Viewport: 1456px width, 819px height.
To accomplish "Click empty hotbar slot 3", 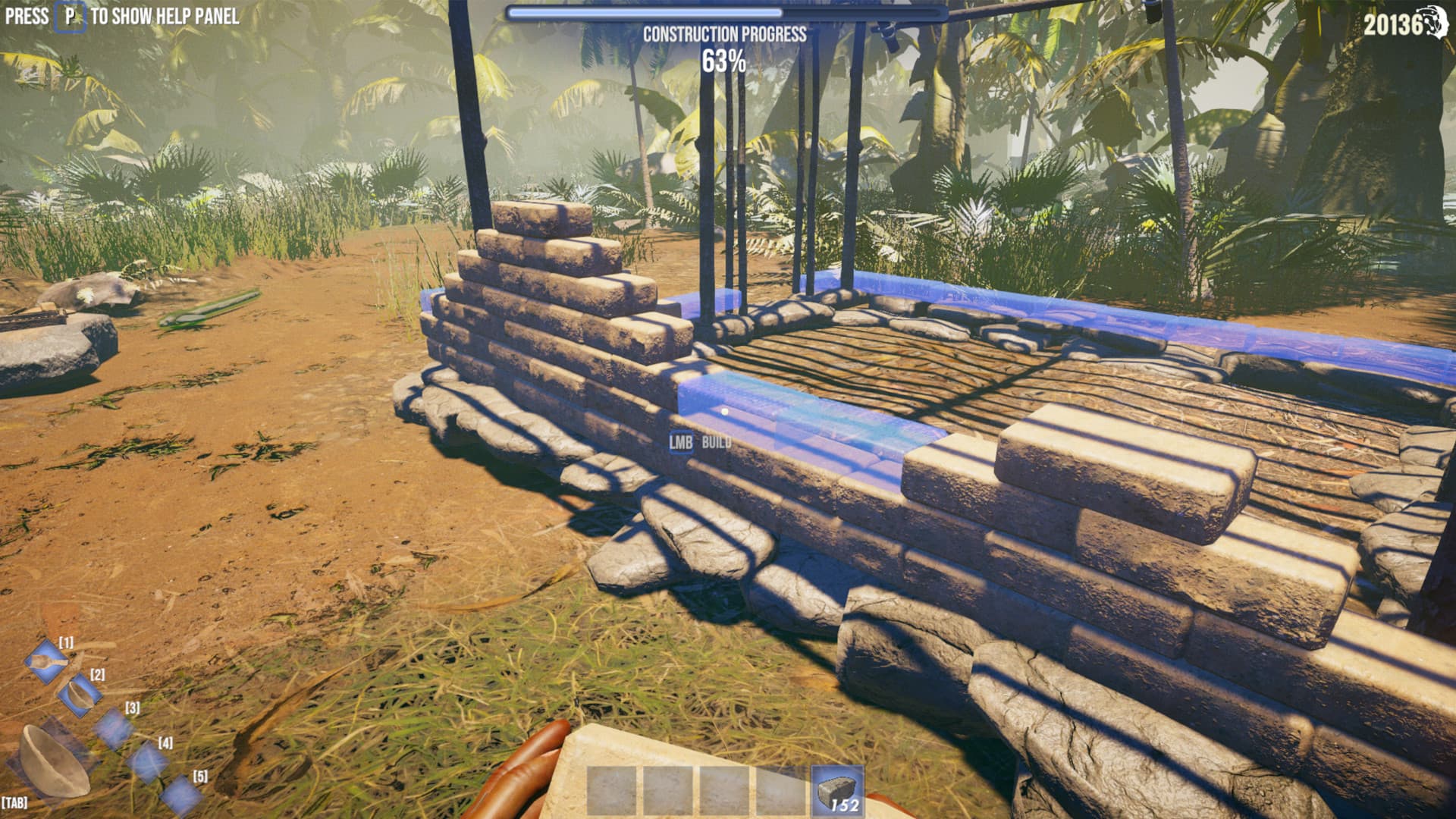I will [x=114, y=730].
